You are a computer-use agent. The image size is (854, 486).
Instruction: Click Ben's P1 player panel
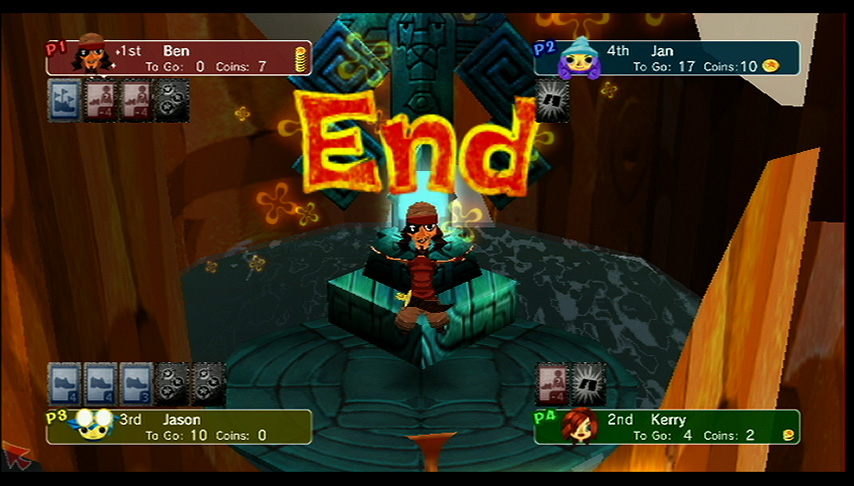(x=178, y=58)
